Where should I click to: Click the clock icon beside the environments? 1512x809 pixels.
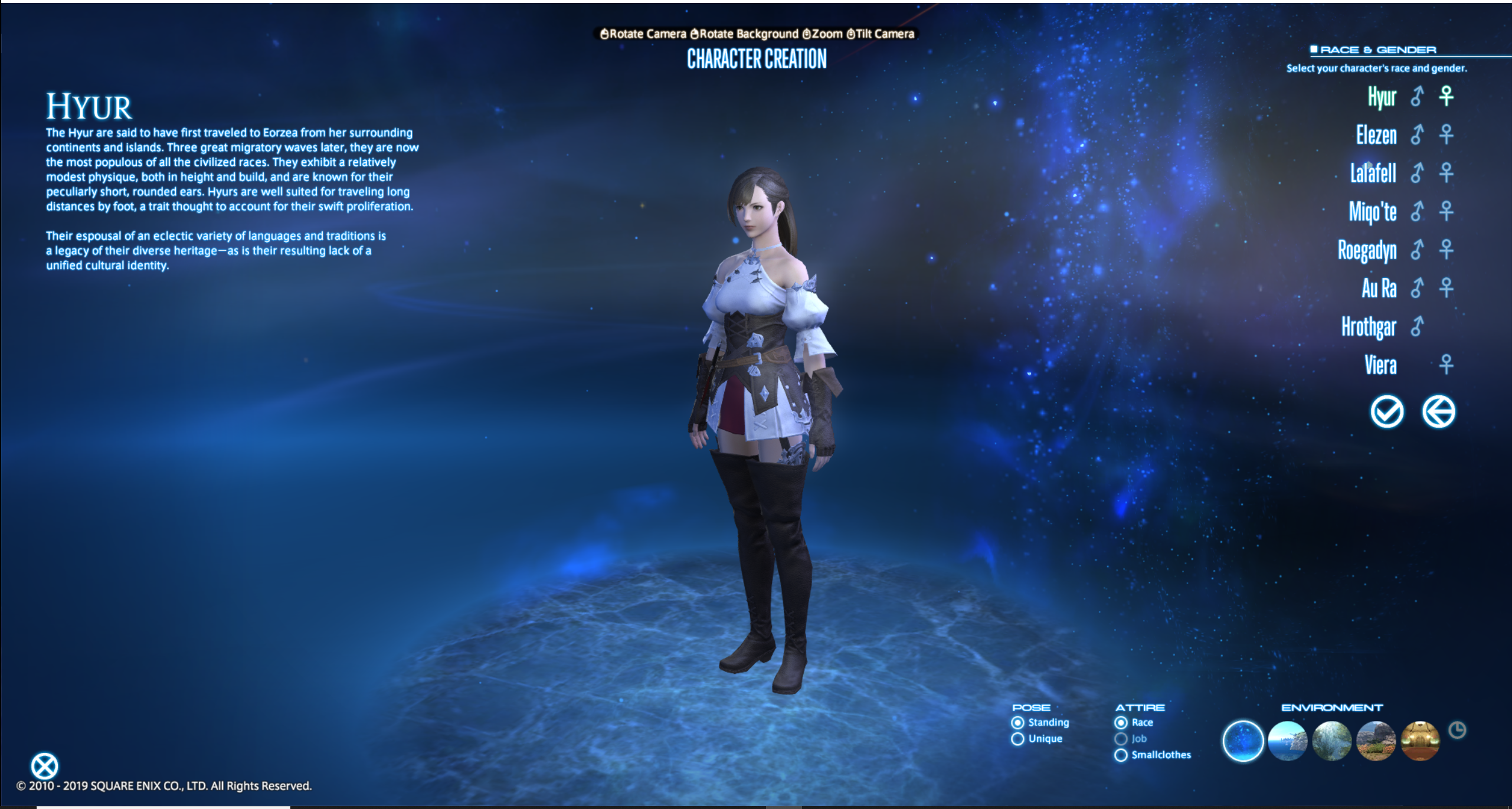[1457, 731]
